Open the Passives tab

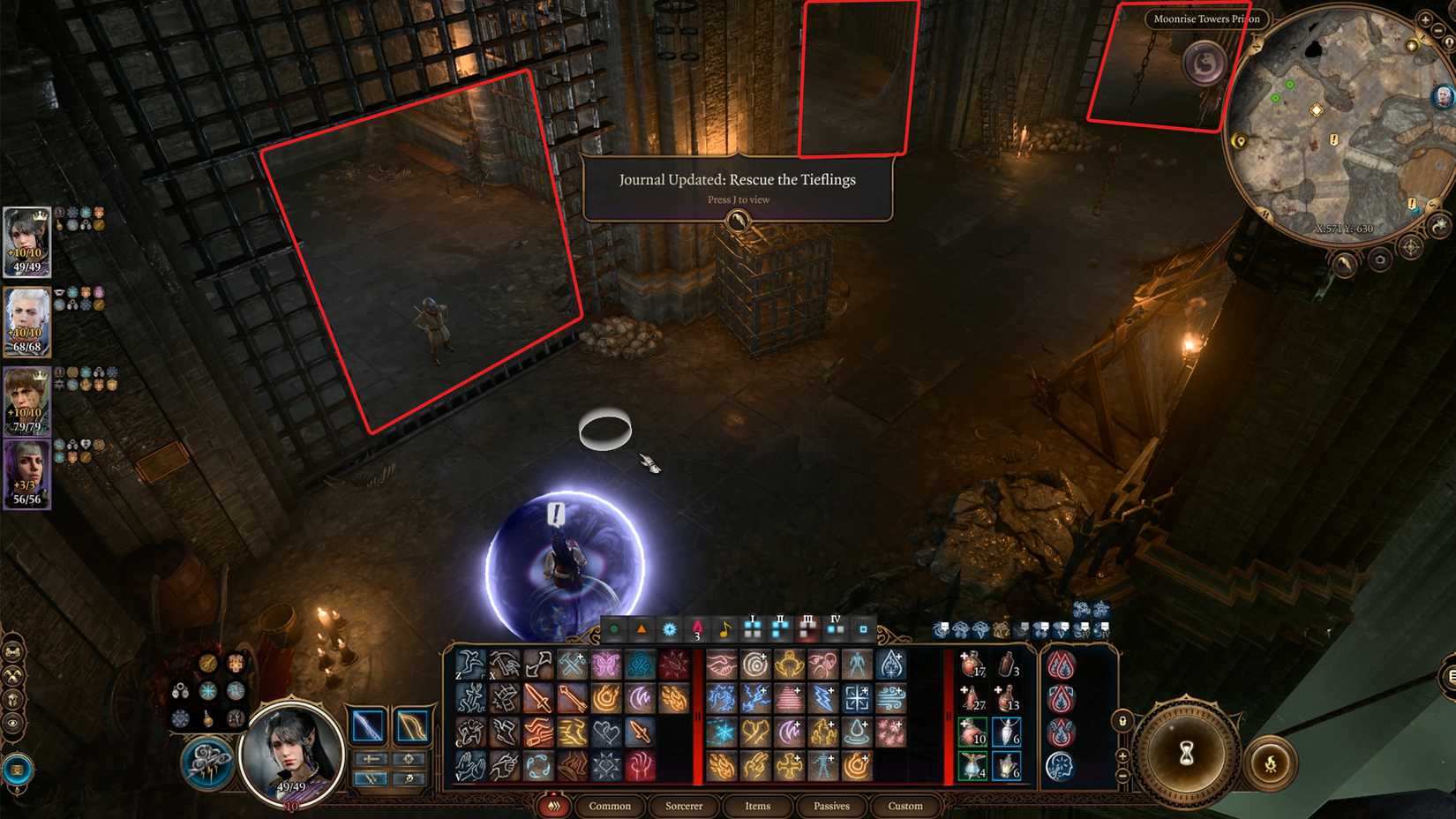[833, 807]
